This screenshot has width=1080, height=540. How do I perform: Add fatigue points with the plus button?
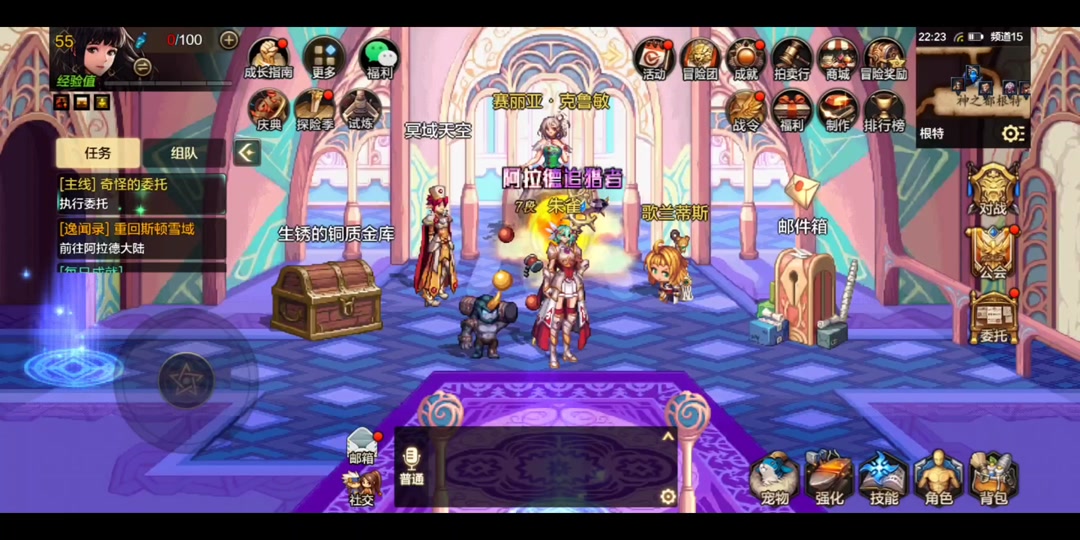click(229, 40)
